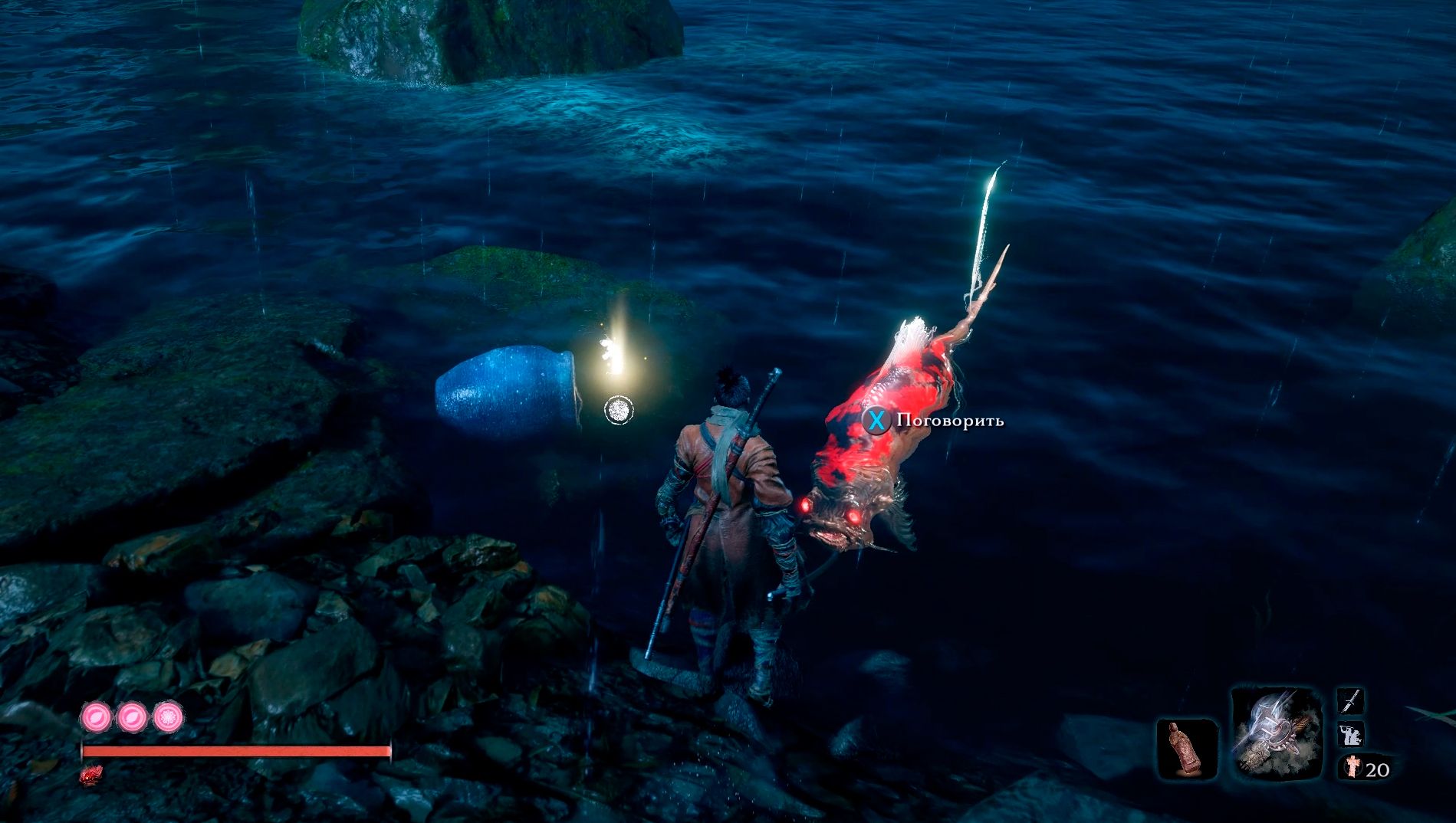Image resolution: width=1456 pixels, height=823 pixels.
Task: Activate the equipped prosthetic tool icon
Action: 1276,733
